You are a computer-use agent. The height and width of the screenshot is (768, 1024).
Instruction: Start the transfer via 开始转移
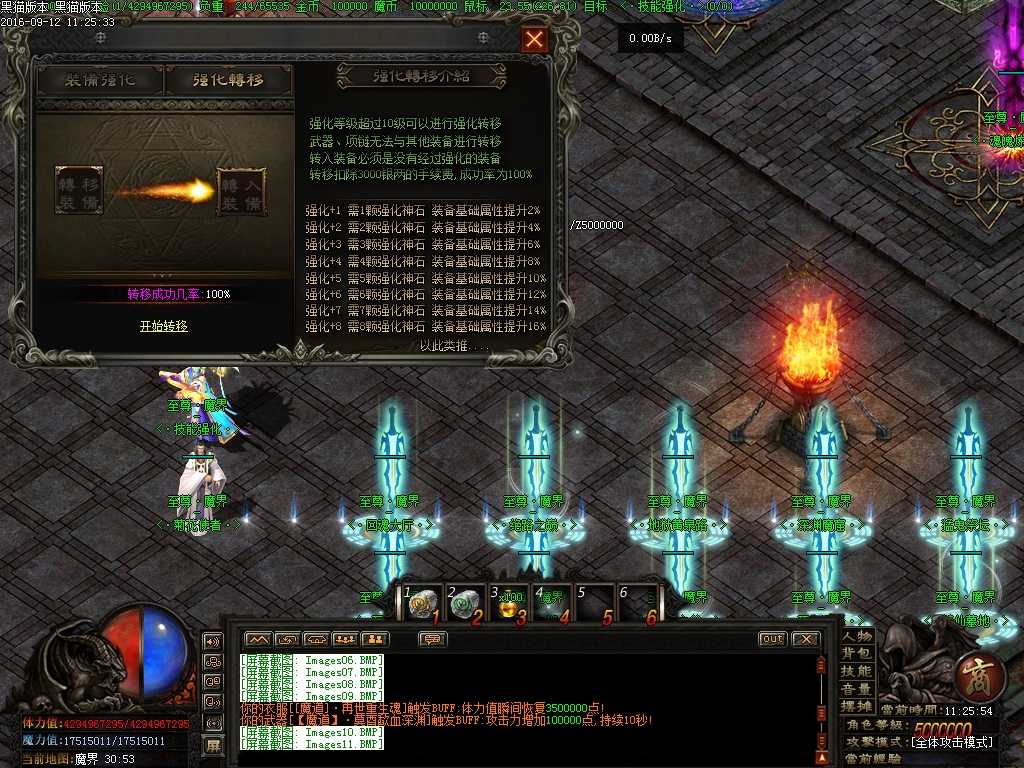coord(163,326)
